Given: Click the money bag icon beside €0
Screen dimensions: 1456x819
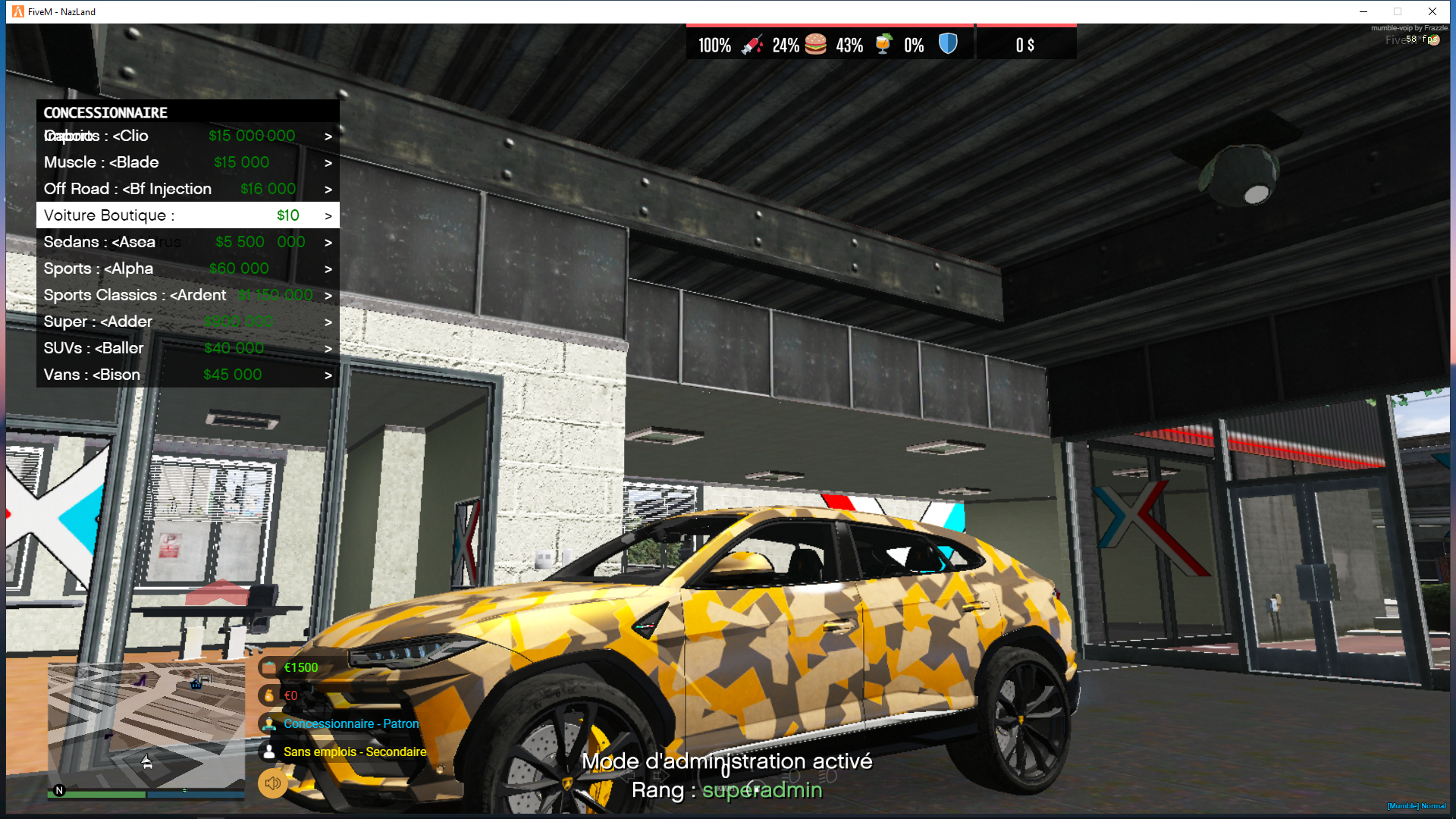Looking at the screenshot, I should 269,695.
